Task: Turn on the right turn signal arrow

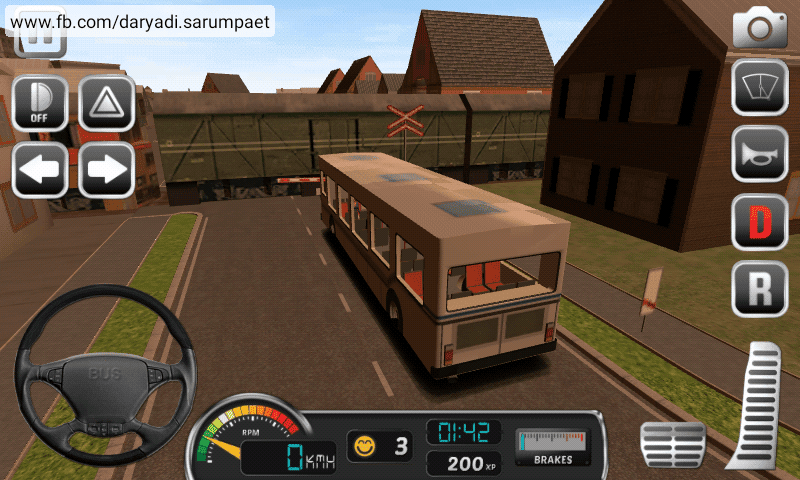Action: [x=107, y=169]
